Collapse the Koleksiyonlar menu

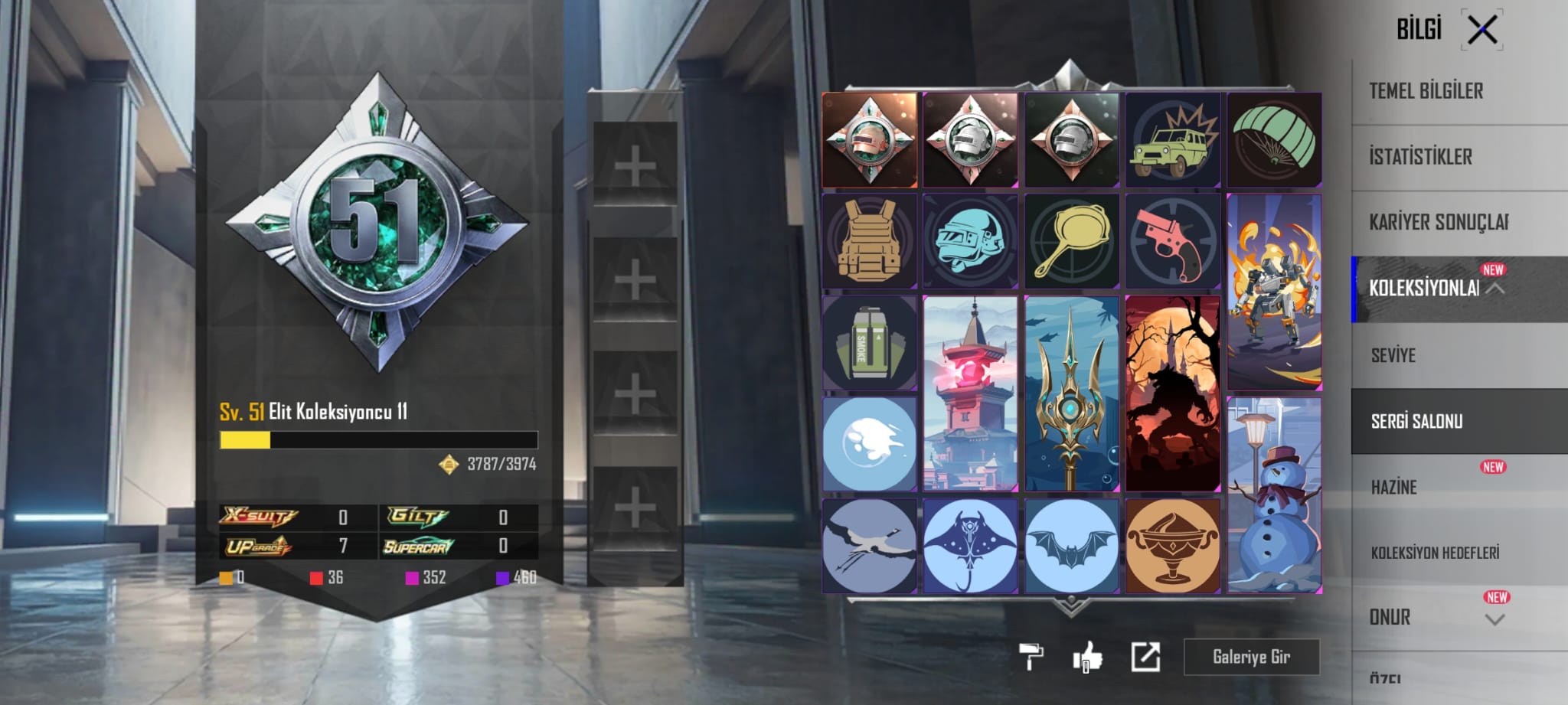tap(1495, 289)
